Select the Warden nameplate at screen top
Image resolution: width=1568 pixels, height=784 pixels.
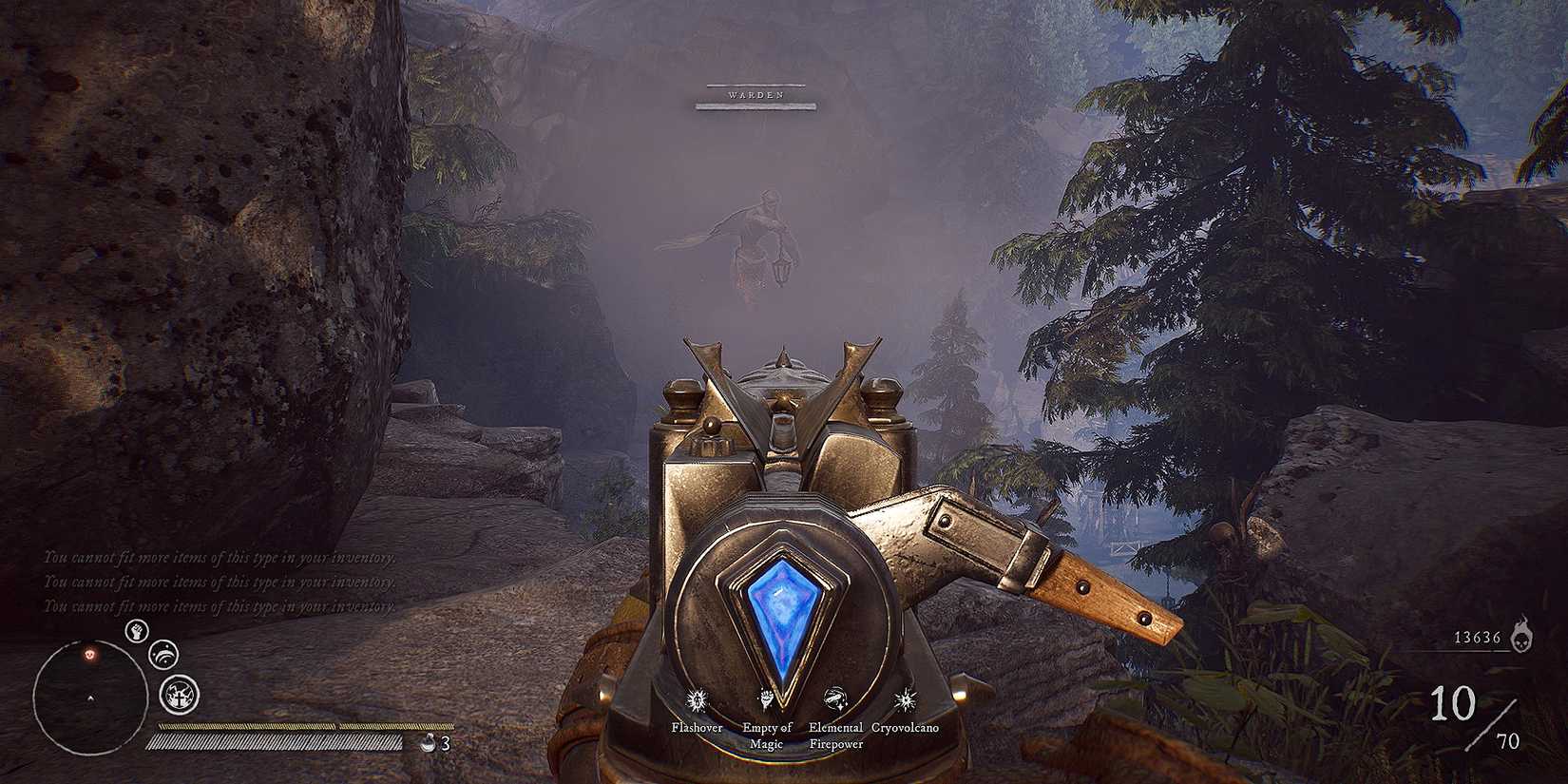click(x=755, y=94)
